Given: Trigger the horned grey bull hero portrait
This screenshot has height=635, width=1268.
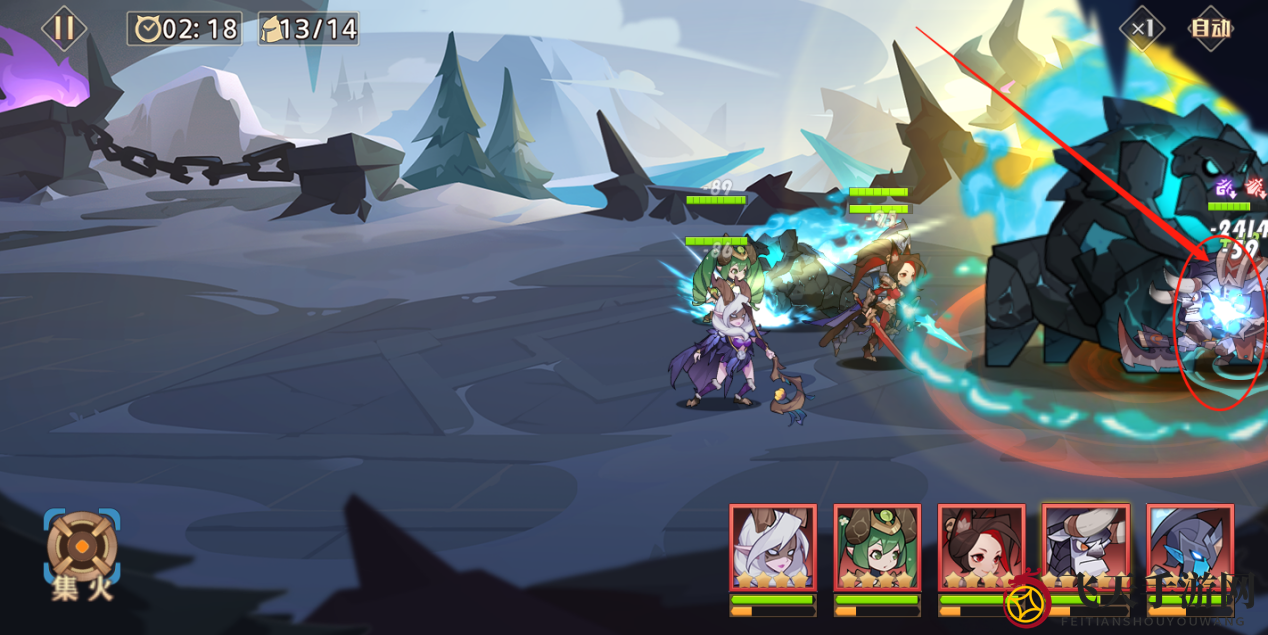Looking at the screenshot, I should coord(1085,547).
